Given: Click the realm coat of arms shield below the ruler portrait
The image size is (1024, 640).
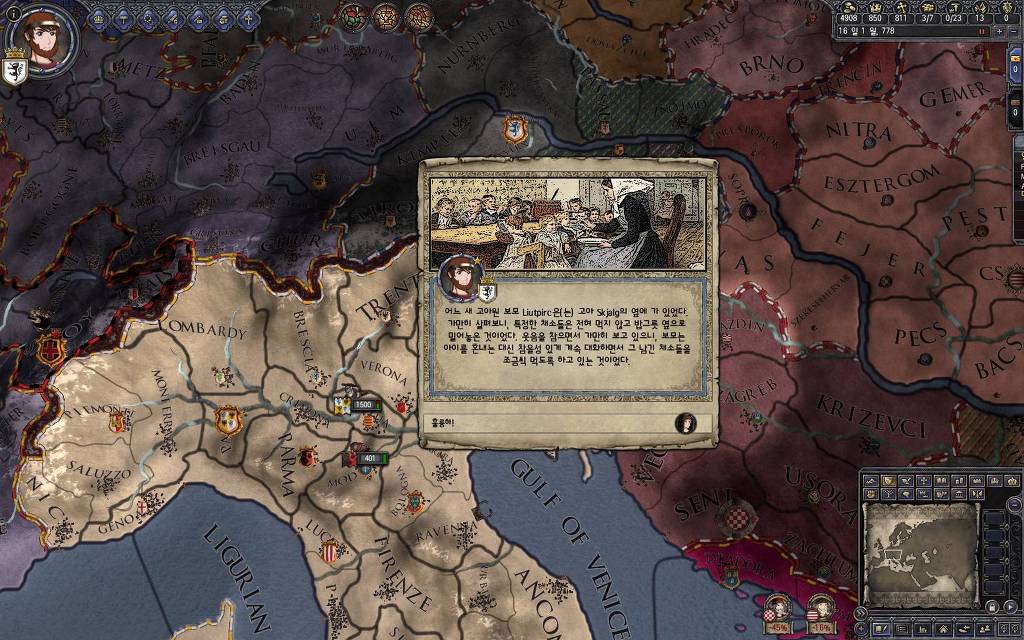Looking at the screenshot, I should point(15,70).
